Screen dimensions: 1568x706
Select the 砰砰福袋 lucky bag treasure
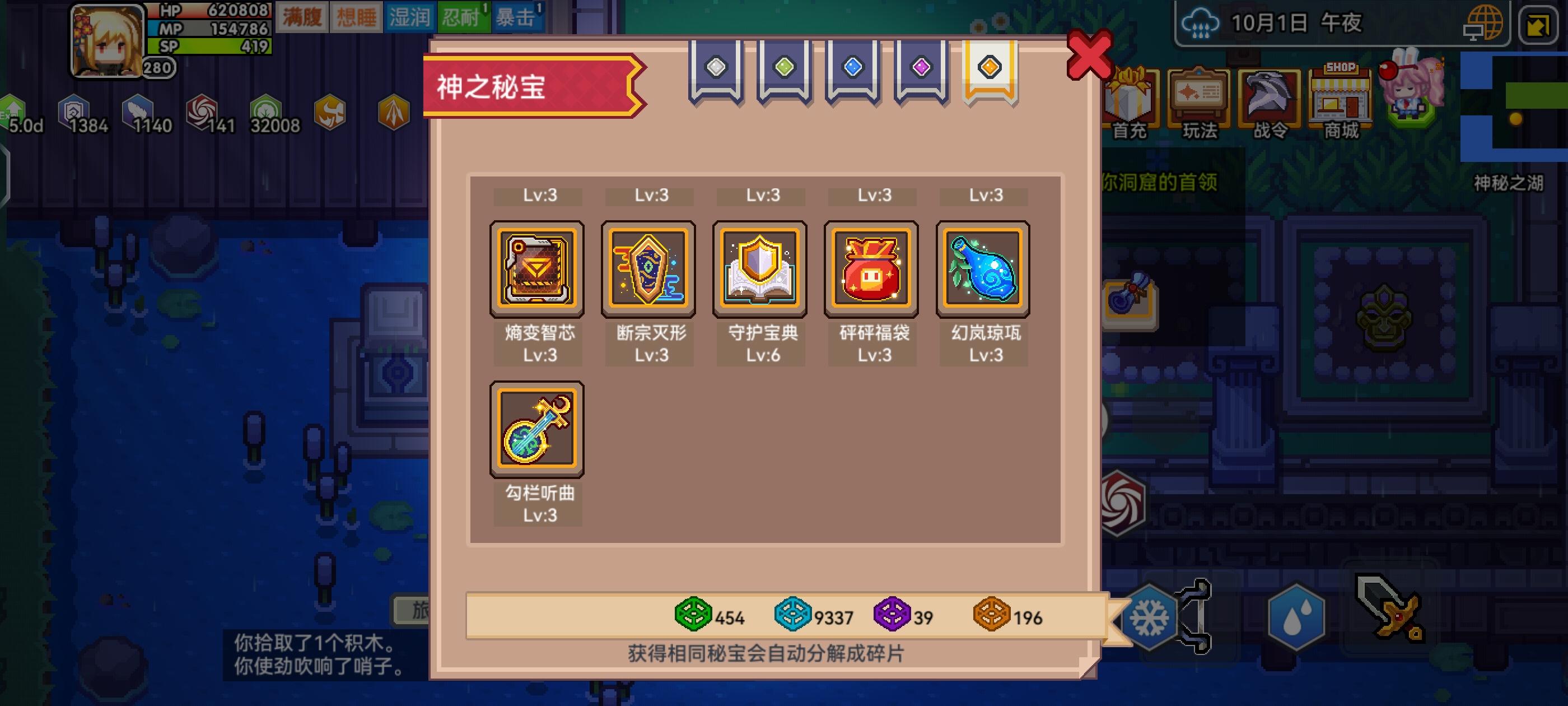click(x=872, y=270)
